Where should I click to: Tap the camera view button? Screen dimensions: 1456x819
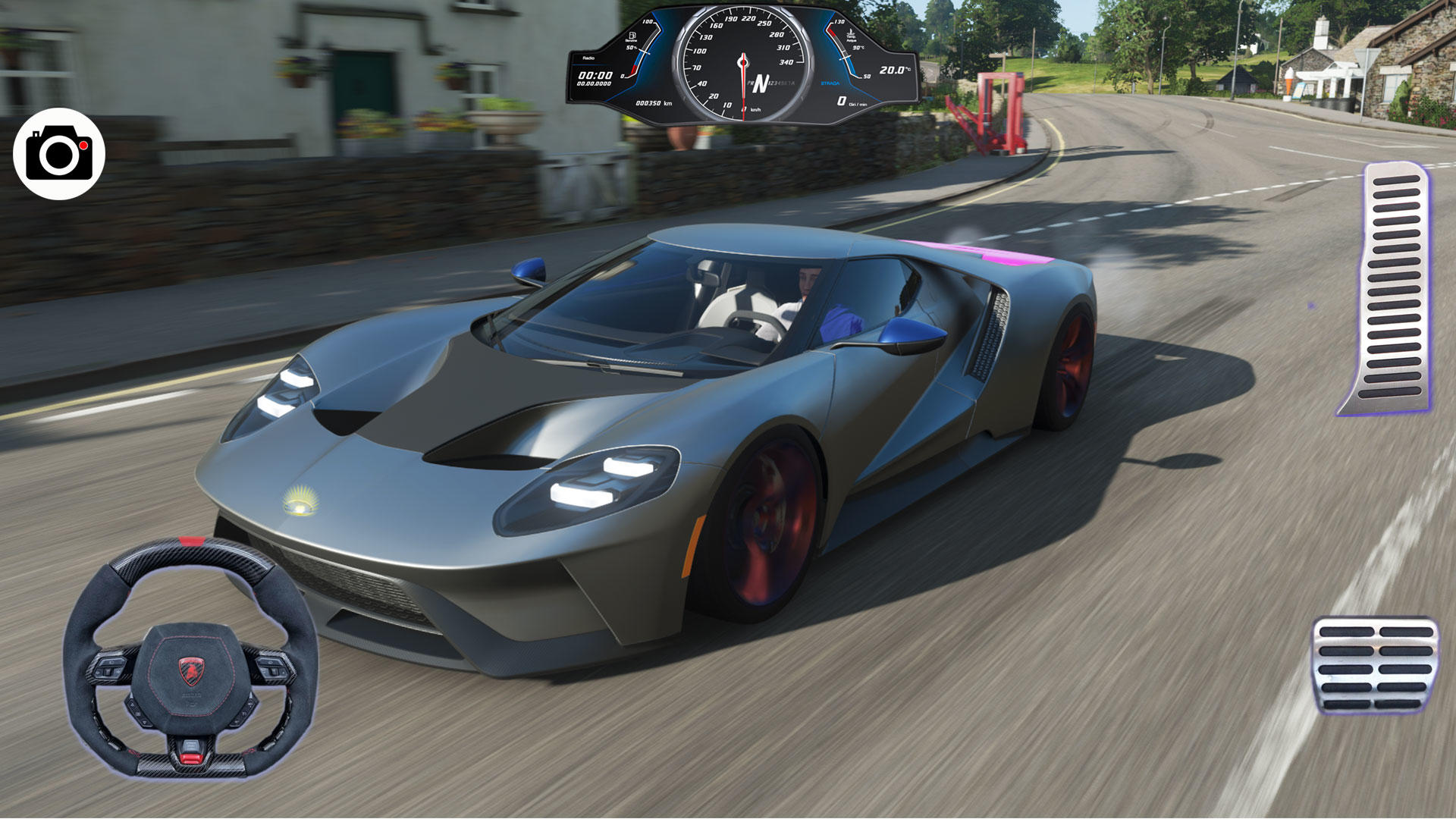point(59,154)
